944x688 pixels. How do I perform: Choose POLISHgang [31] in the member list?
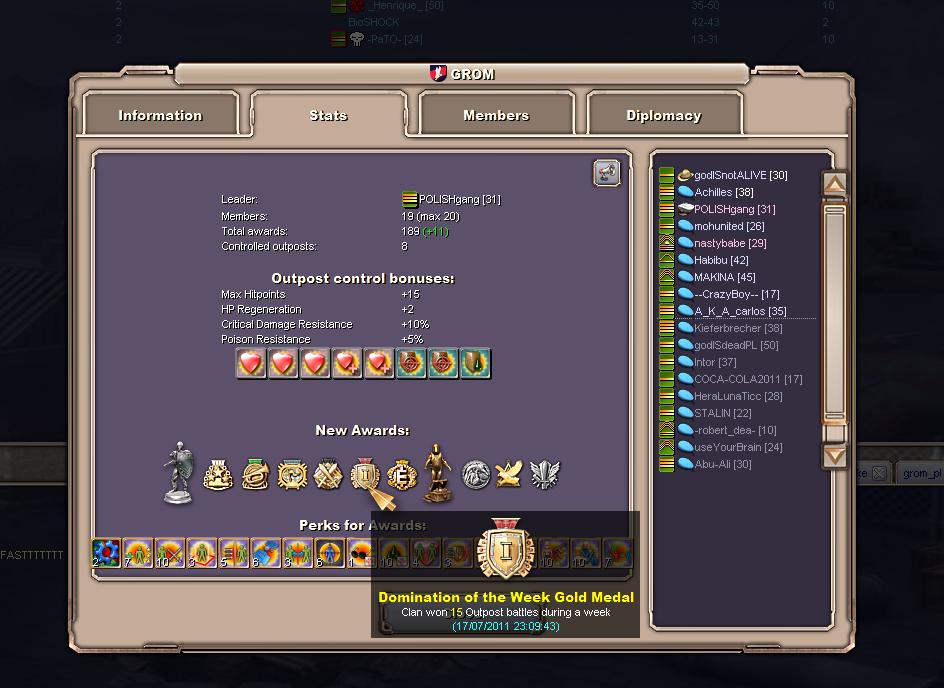point(734,209)
